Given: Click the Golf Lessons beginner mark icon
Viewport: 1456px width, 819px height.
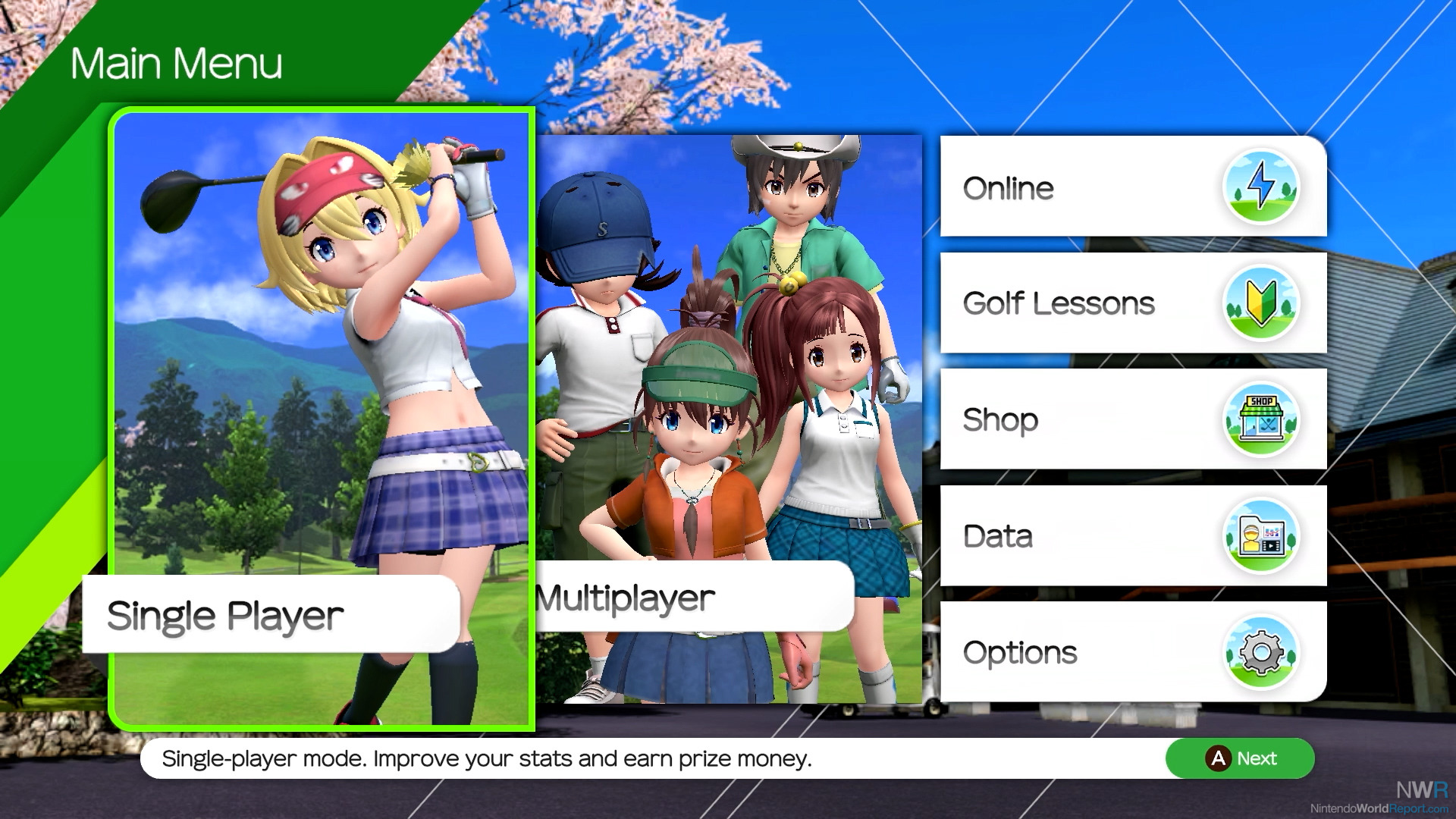Looking at the screenshot, I should pyautogui.click(x=1260, y=303).
